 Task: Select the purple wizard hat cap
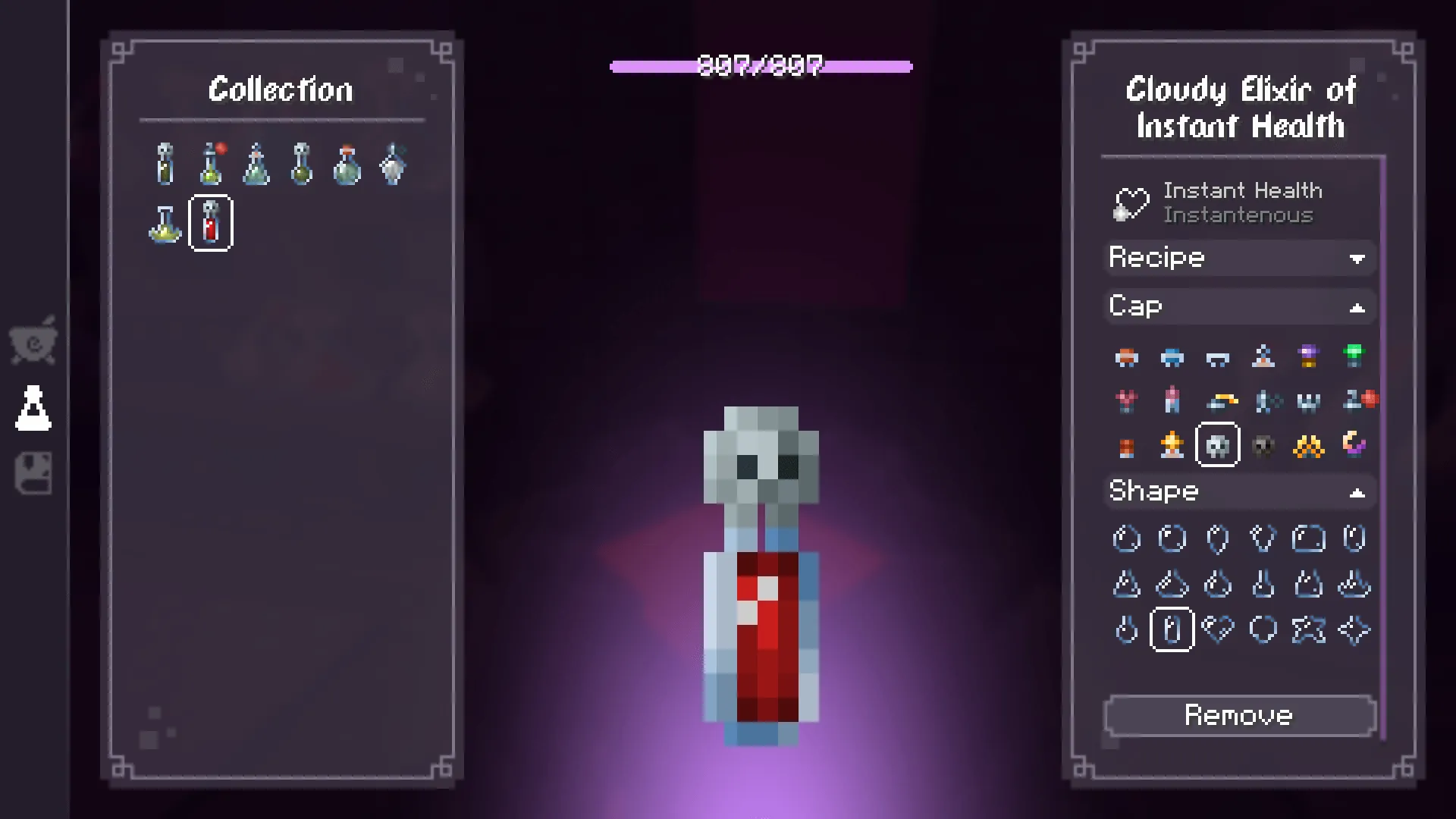(1308, 355)
